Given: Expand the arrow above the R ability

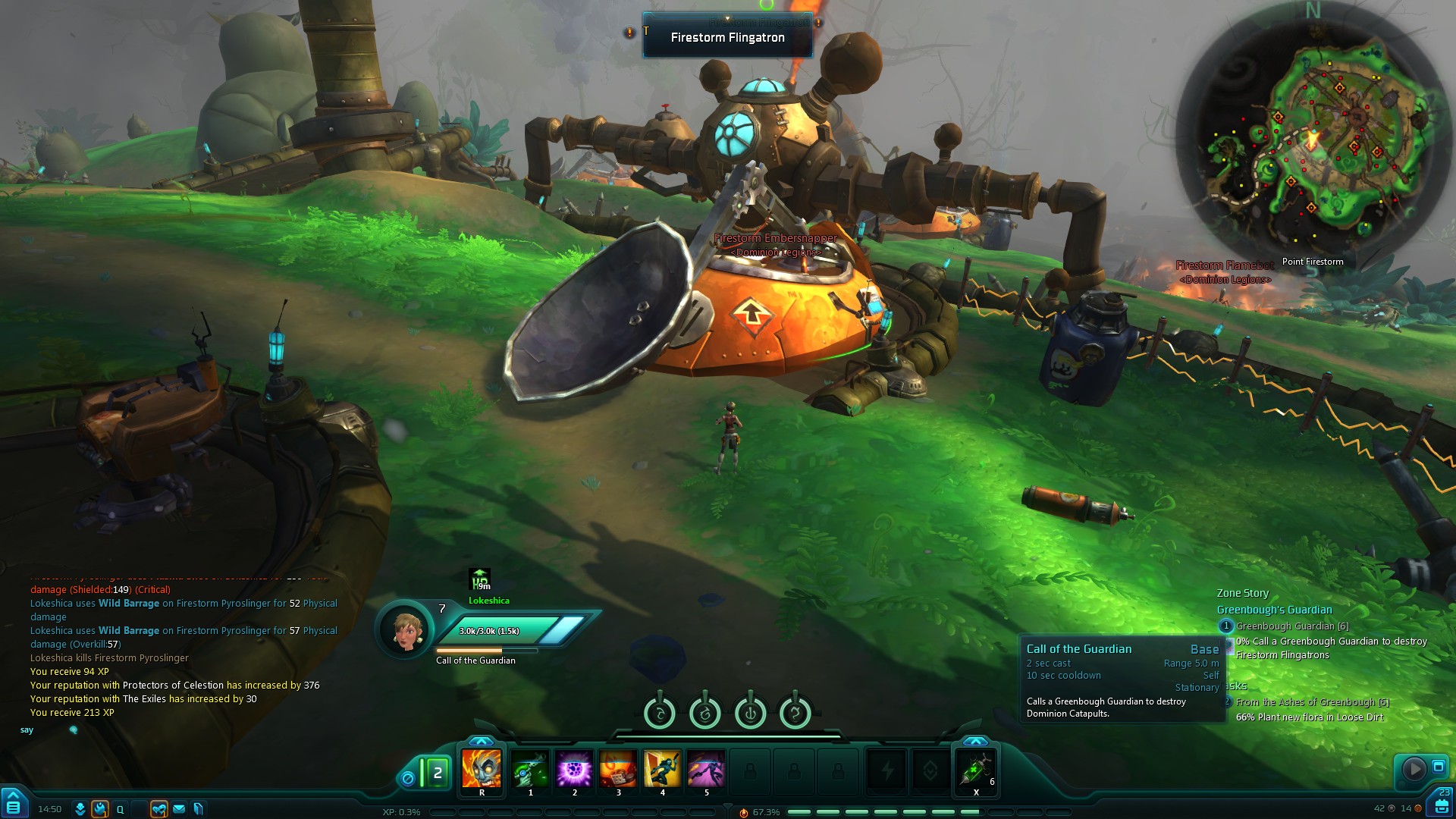Looking at the screenshot, I should tap(481, 741).
